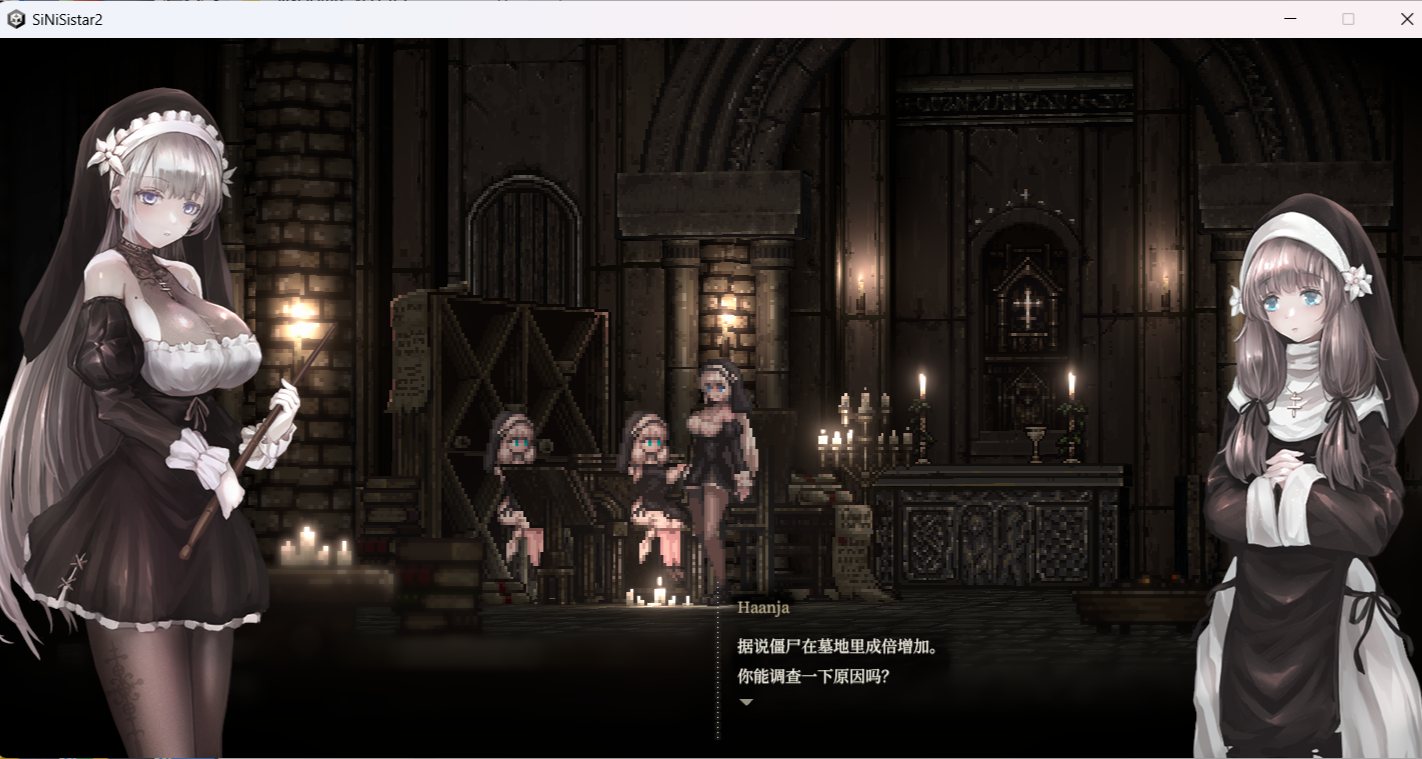Click the dotted vertical divider line
Viewport: 1422px width, 759px height.
(x=716, y=660)
